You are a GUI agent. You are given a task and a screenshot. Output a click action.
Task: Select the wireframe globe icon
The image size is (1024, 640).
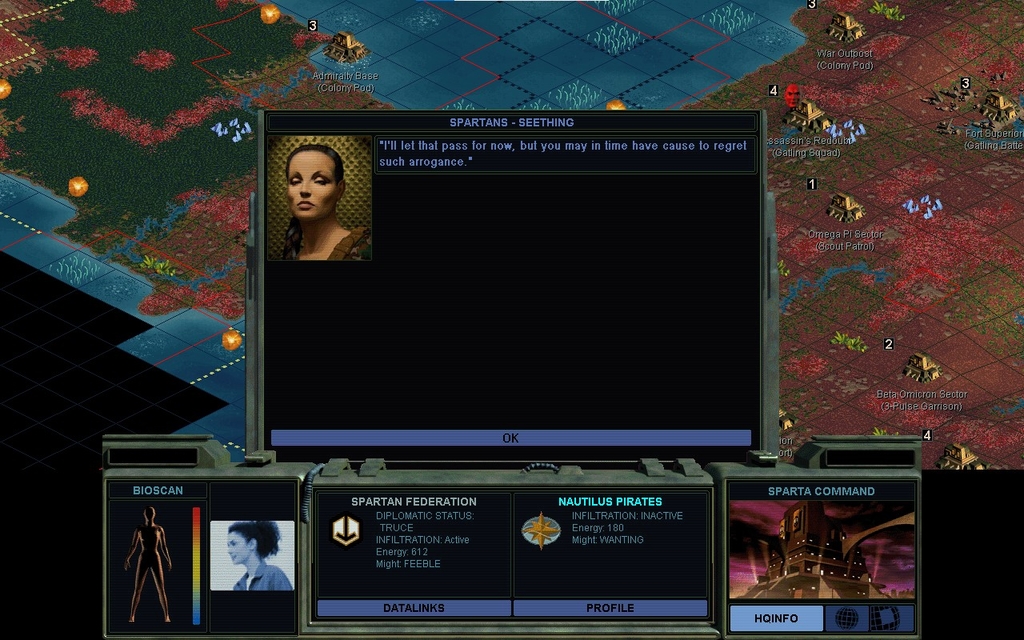pos(846,619)
